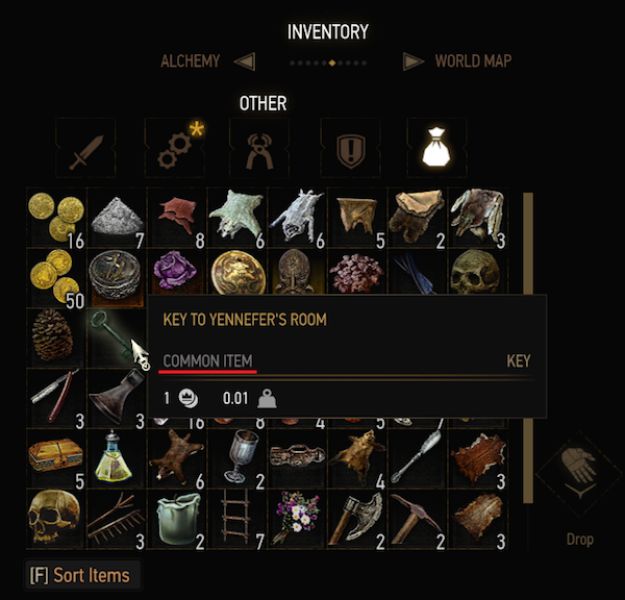Select the golden skull in bottom row
The image size is (625, 600).
[54, 515]
